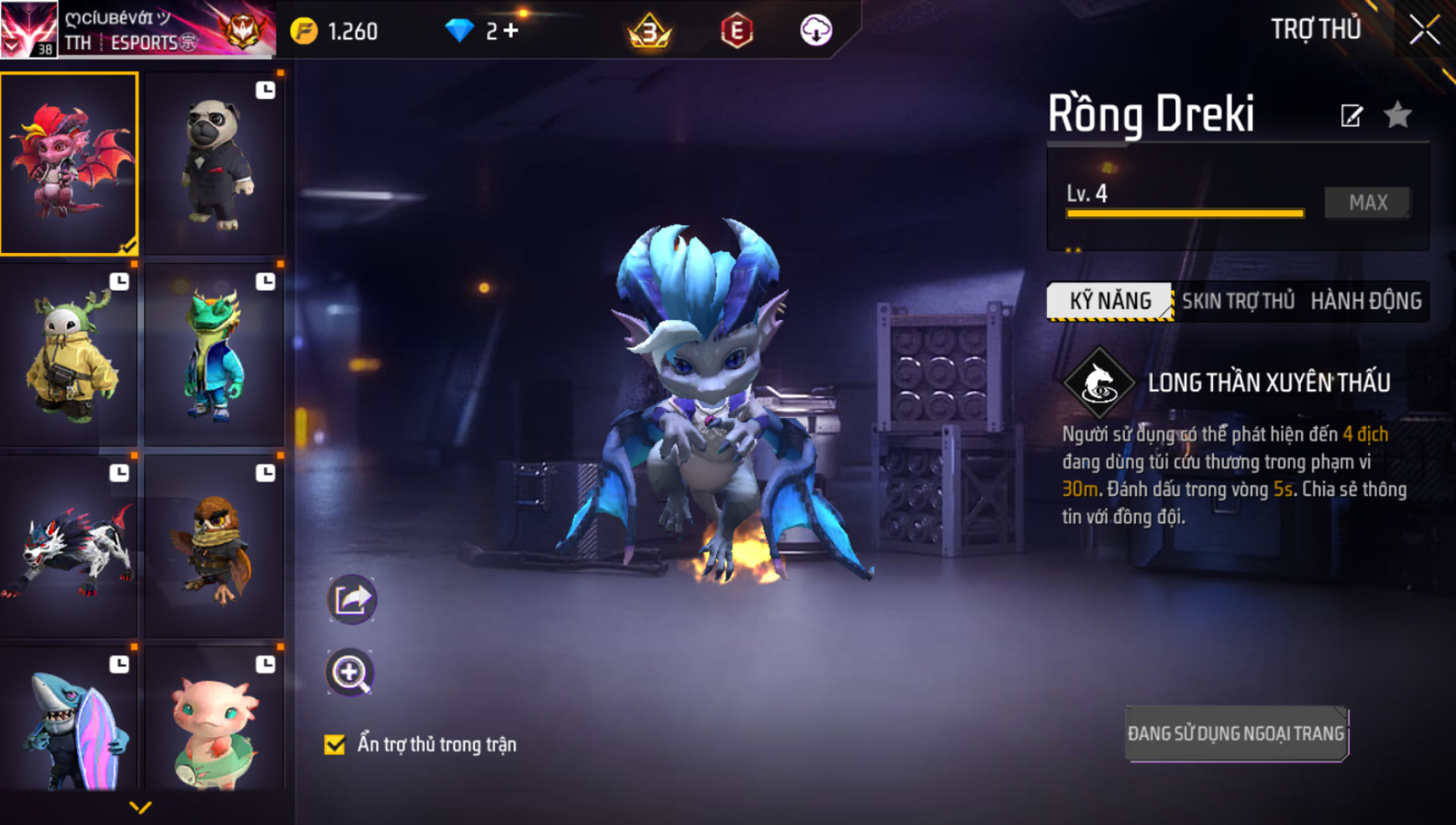
Task: Edit the pet name Rồng Dreki
Action: [1351, 116]
